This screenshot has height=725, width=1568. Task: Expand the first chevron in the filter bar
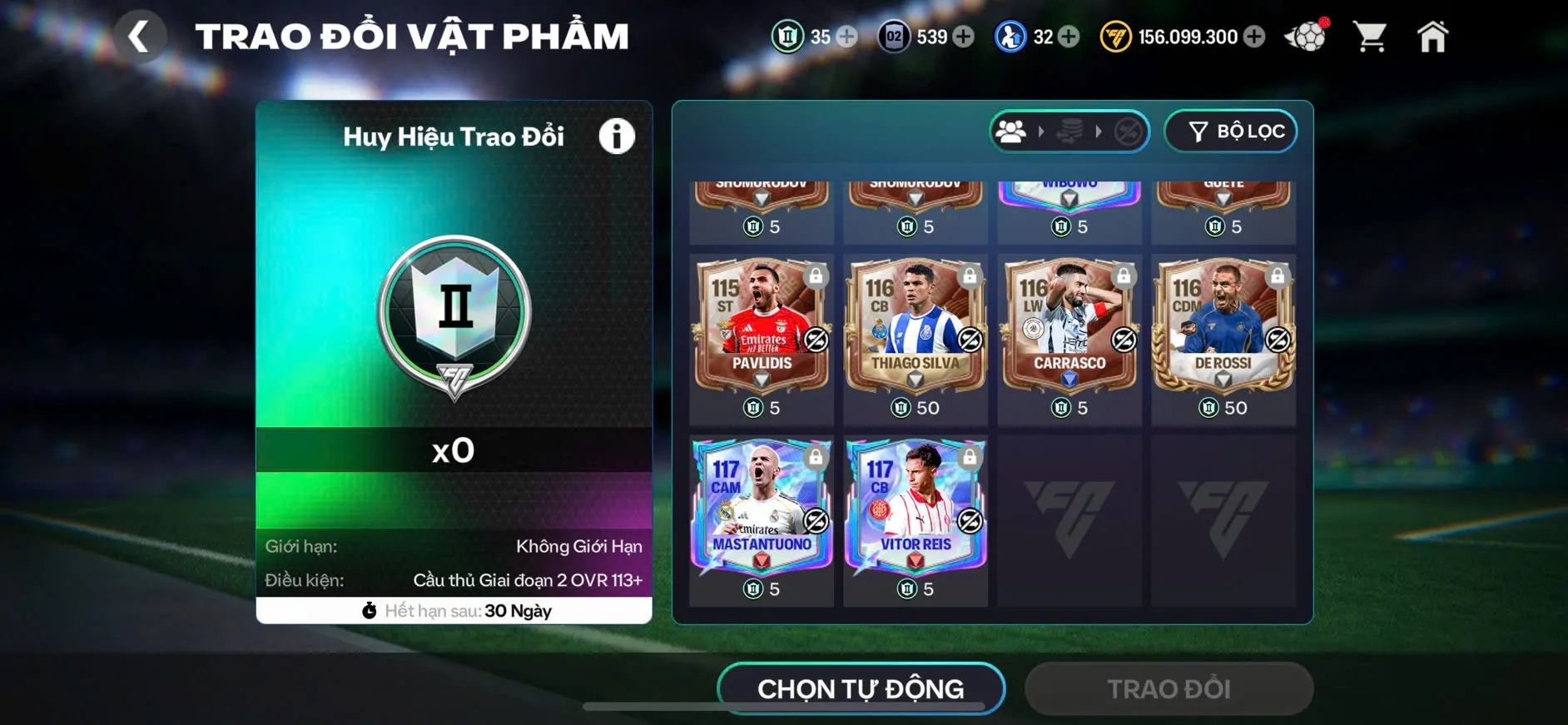coord(1040,131)
